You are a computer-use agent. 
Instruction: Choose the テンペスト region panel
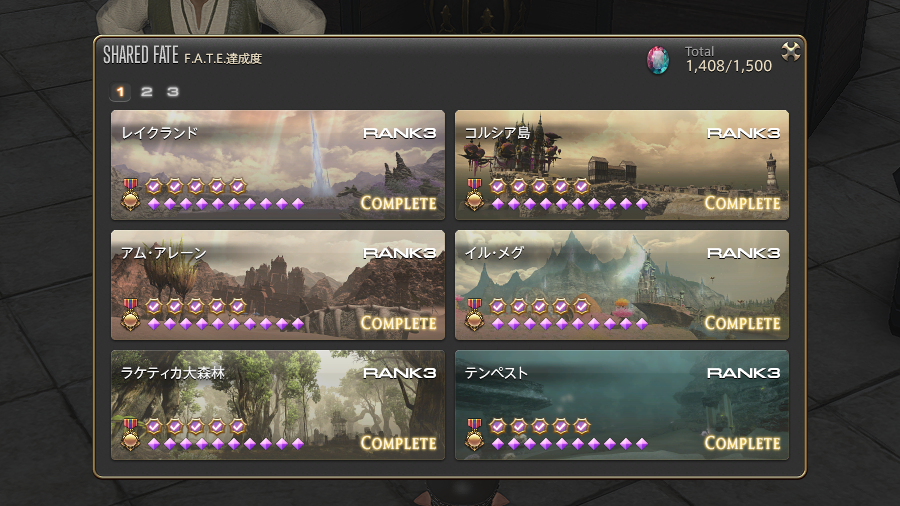(x=621, y=404)
